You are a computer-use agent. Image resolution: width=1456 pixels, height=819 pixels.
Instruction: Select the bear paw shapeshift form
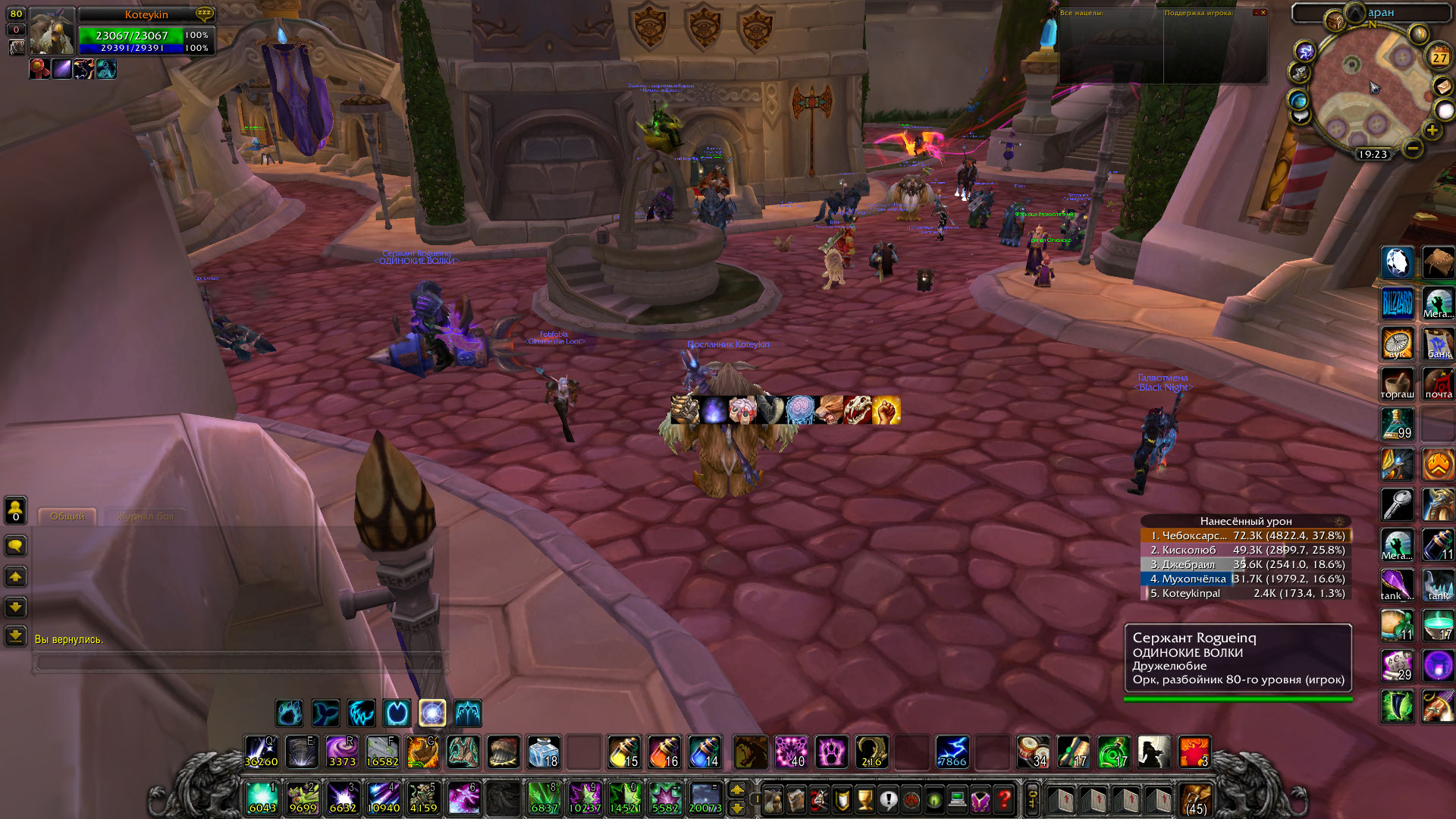290,713
